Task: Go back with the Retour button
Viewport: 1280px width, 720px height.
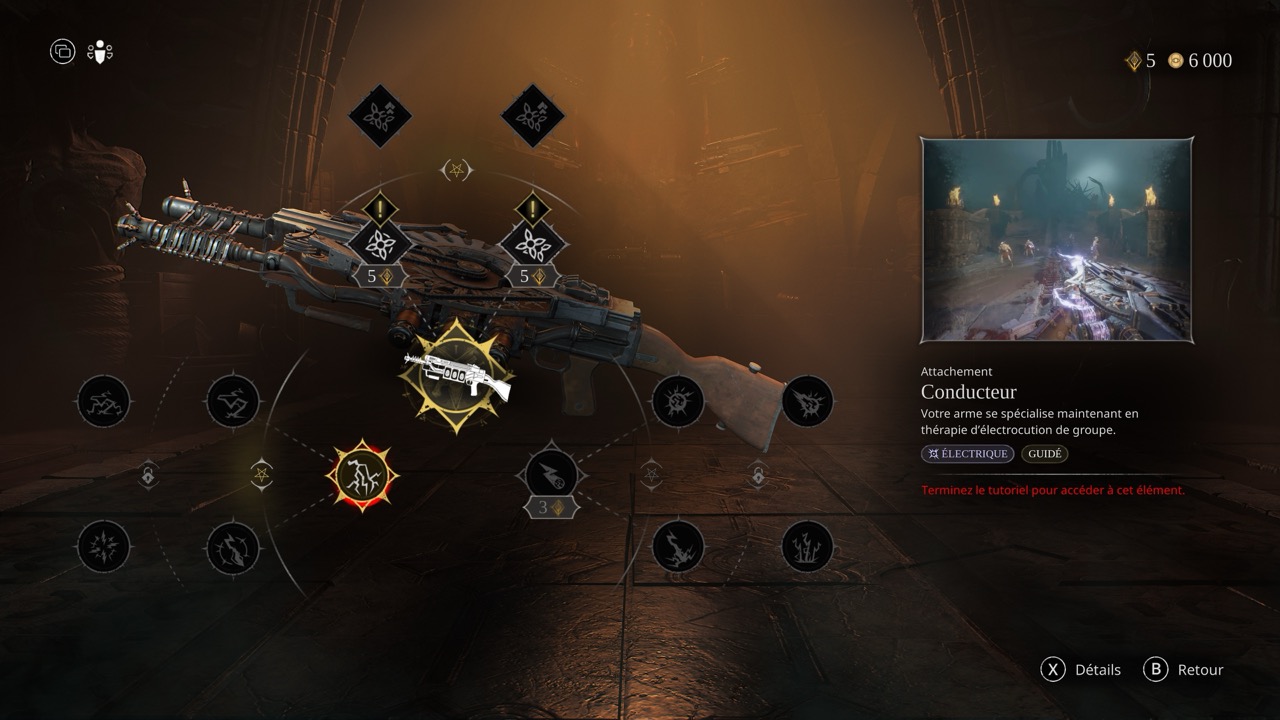Action: [x=1184, y=670]
